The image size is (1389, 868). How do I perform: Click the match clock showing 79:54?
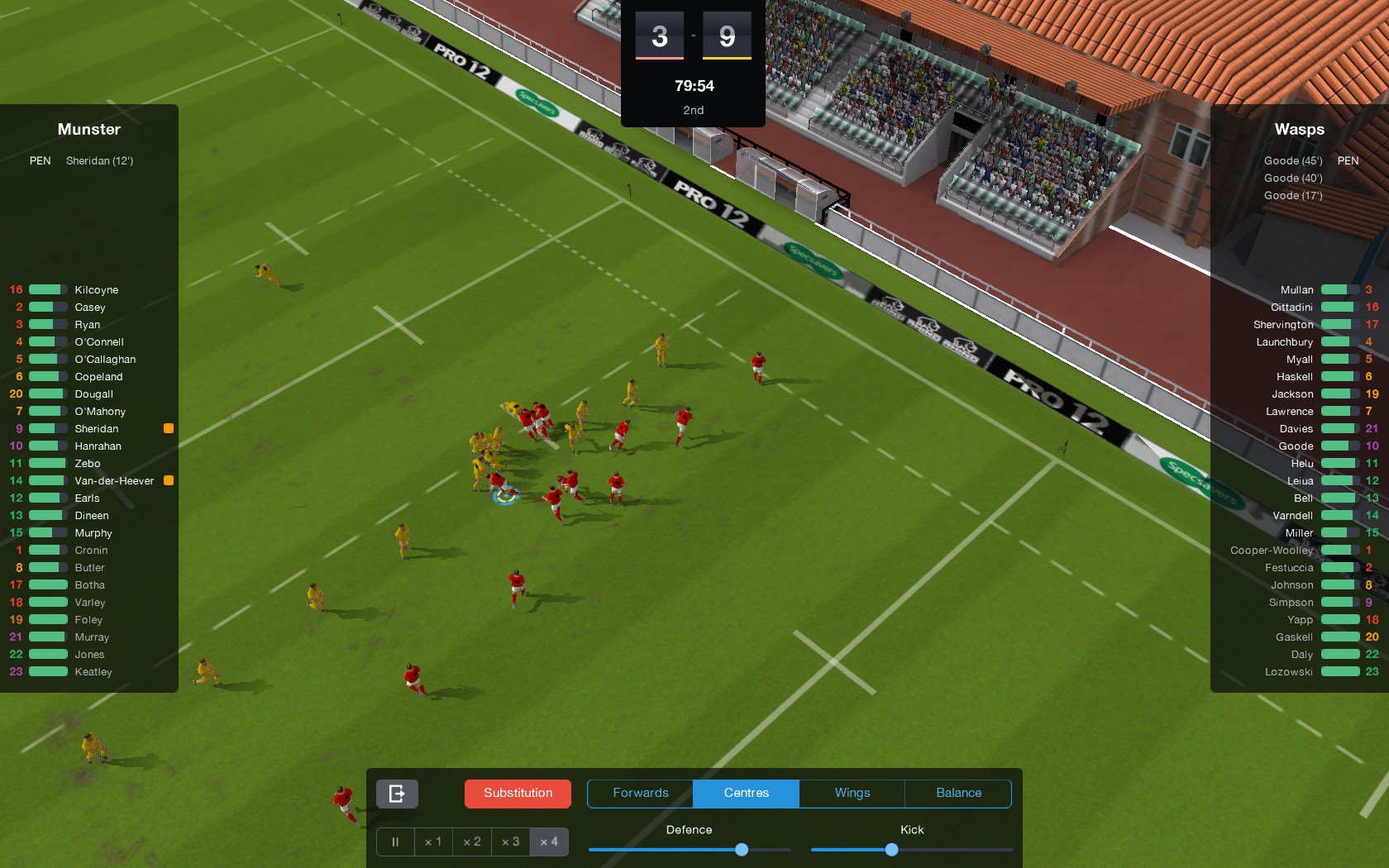[x=693, y=85]
